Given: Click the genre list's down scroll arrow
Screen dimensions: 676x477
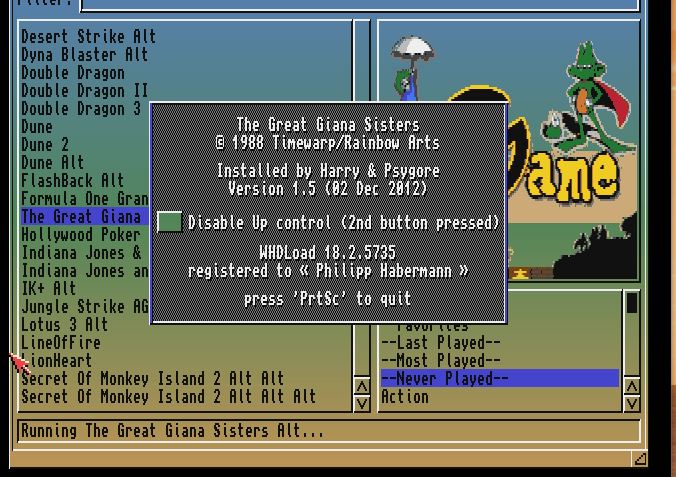Looking at the screenshot, I should pyautogui.click(x=632, y=402).
